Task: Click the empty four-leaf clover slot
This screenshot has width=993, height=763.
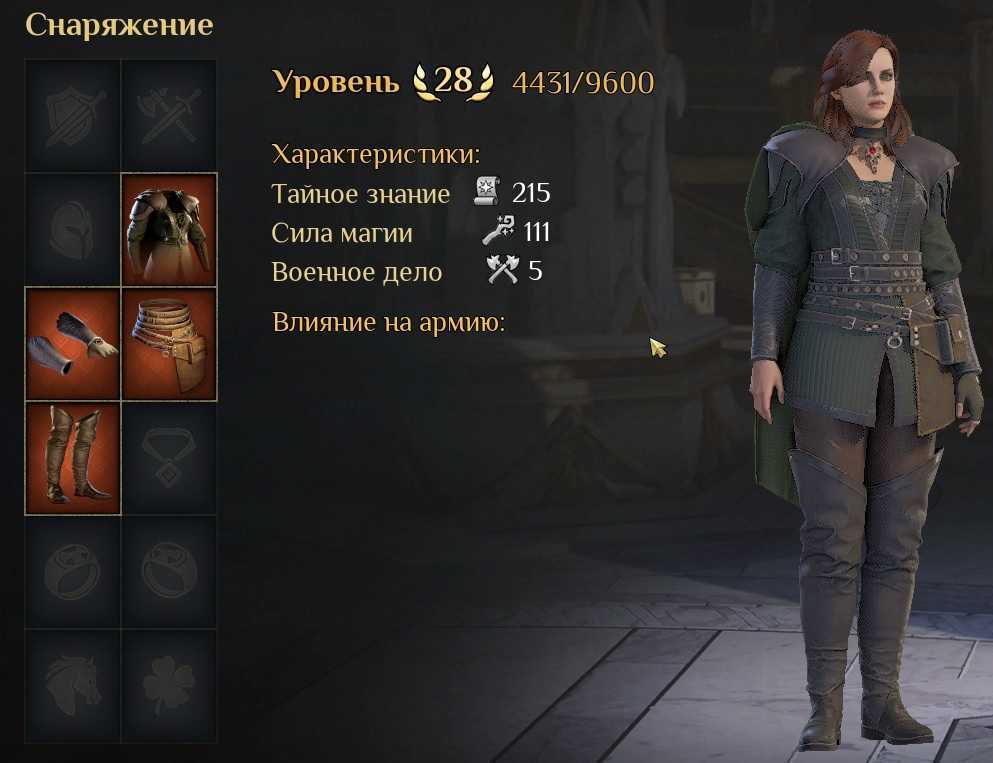Action: coord(169,685)
